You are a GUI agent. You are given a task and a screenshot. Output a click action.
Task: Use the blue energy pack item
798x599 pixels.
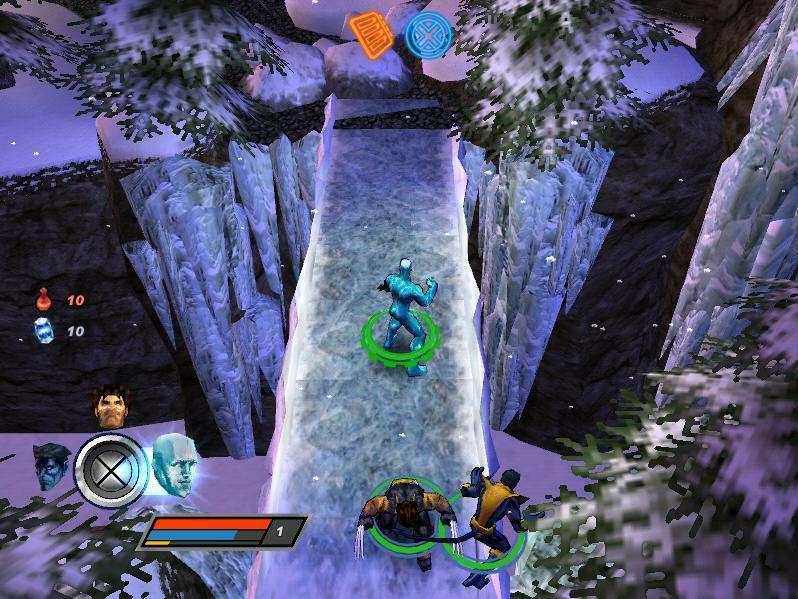pyautogui.click(x=44, y=331)
